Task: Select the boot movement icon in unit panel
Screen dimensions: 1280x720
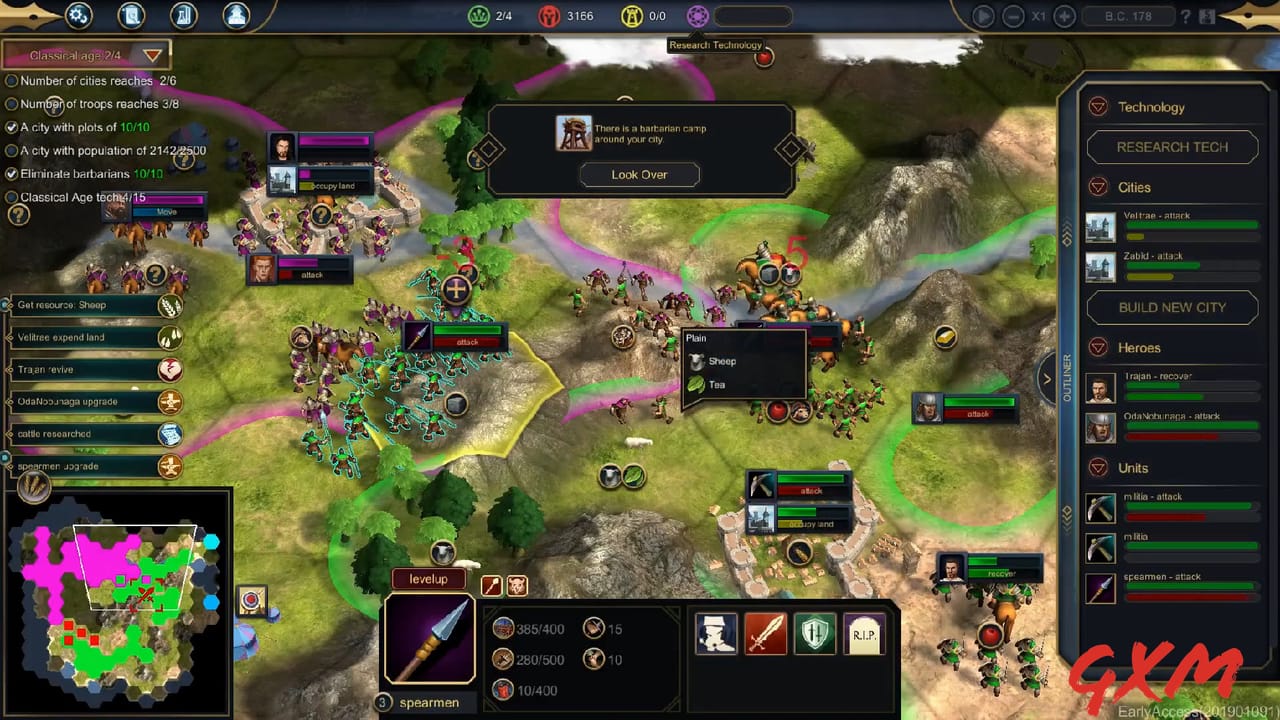Action: coord(714,632)
